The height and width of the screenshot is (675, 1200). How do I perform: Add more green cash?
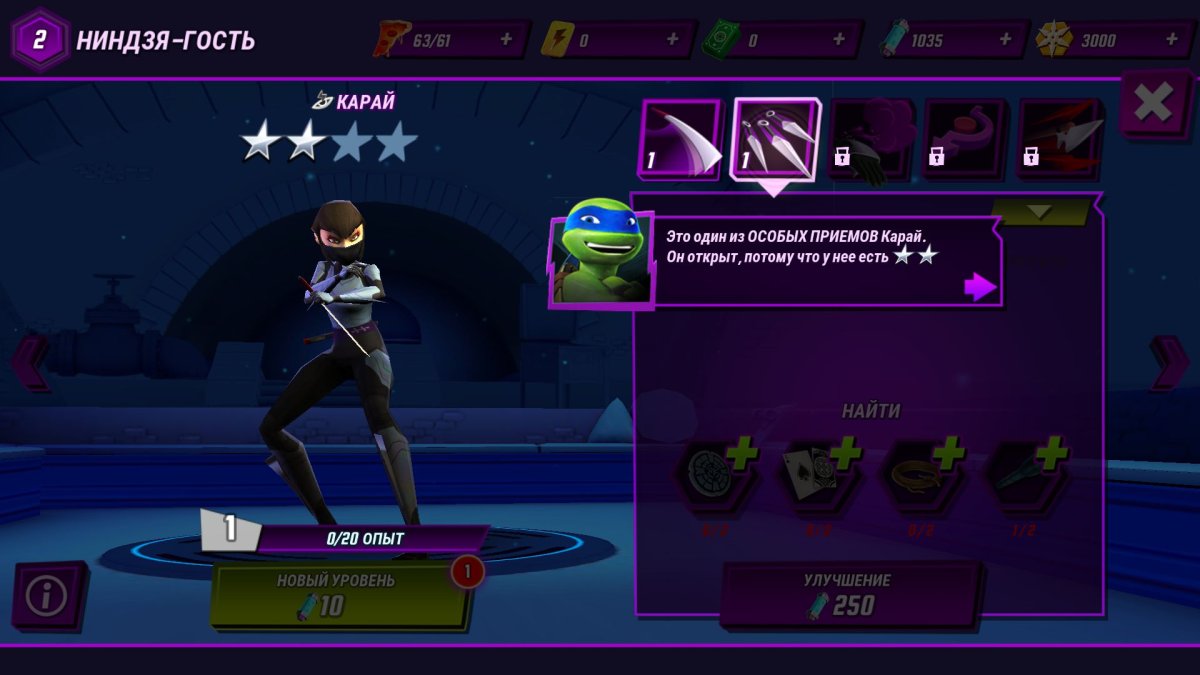pyautogui.click(x=841, y=40)
